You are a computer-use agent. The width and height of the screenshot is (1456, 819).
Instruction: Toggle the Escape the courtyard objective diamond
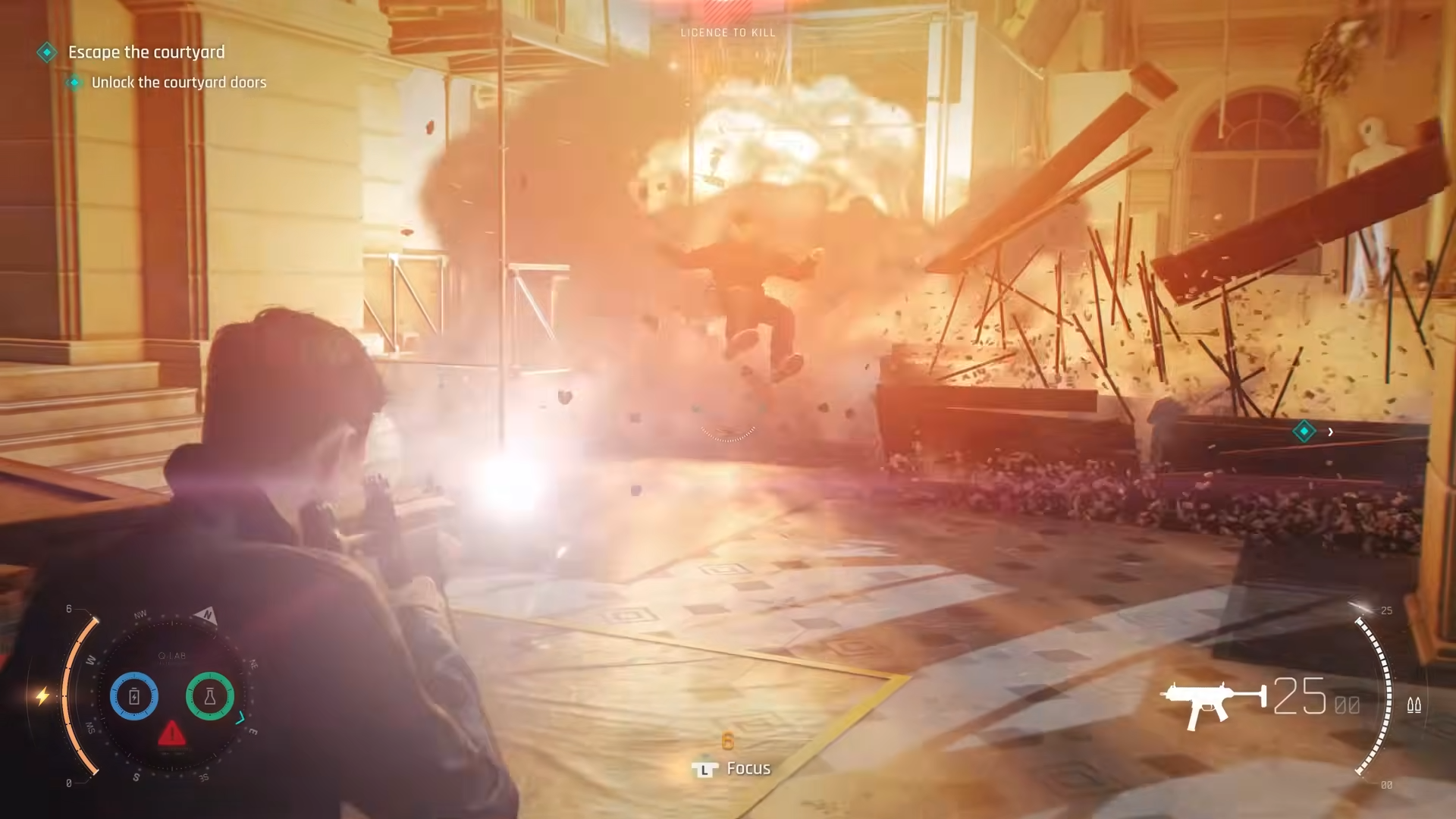click(x=48, y=52)
